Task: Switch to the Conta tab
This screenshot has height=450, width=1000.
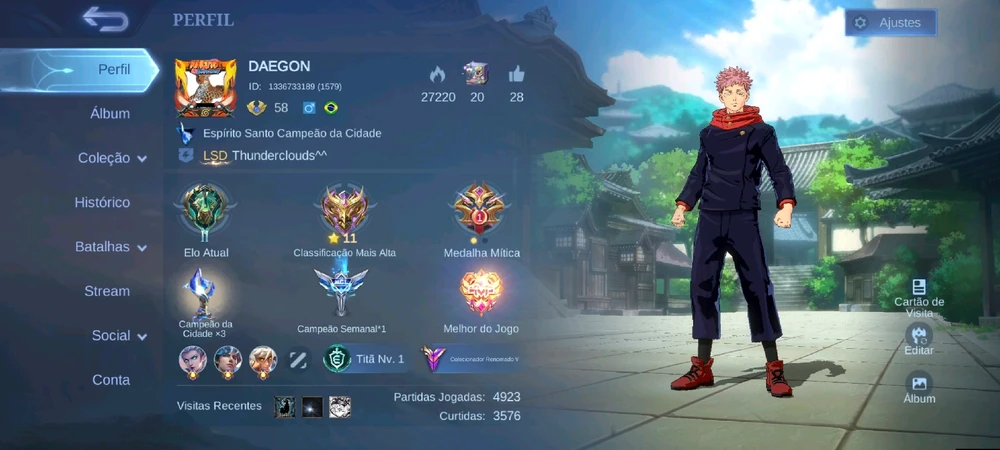Action: coord(111,380)
